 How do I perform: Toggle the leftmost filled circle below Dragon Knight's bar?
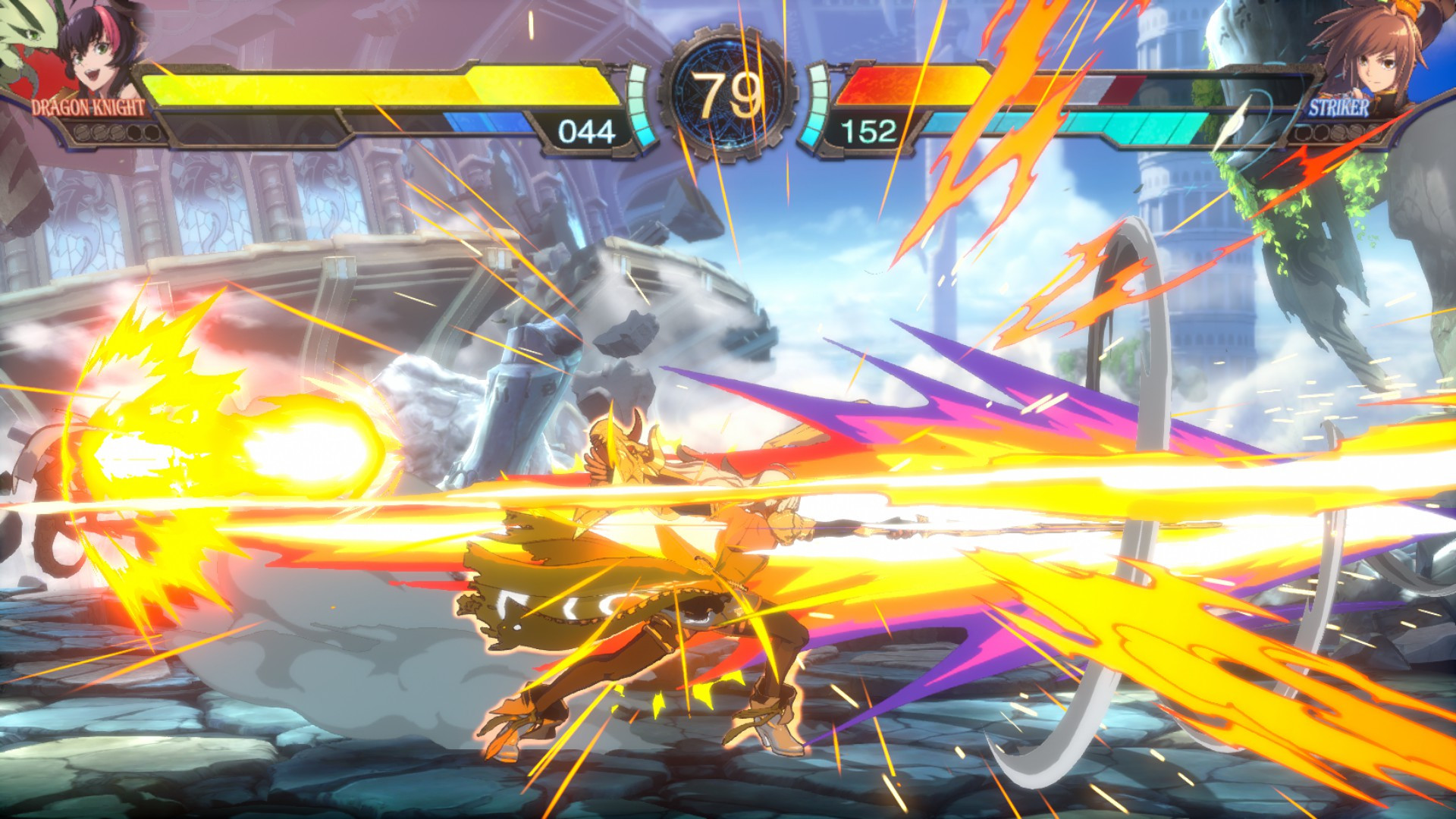[x=83, y=133]
